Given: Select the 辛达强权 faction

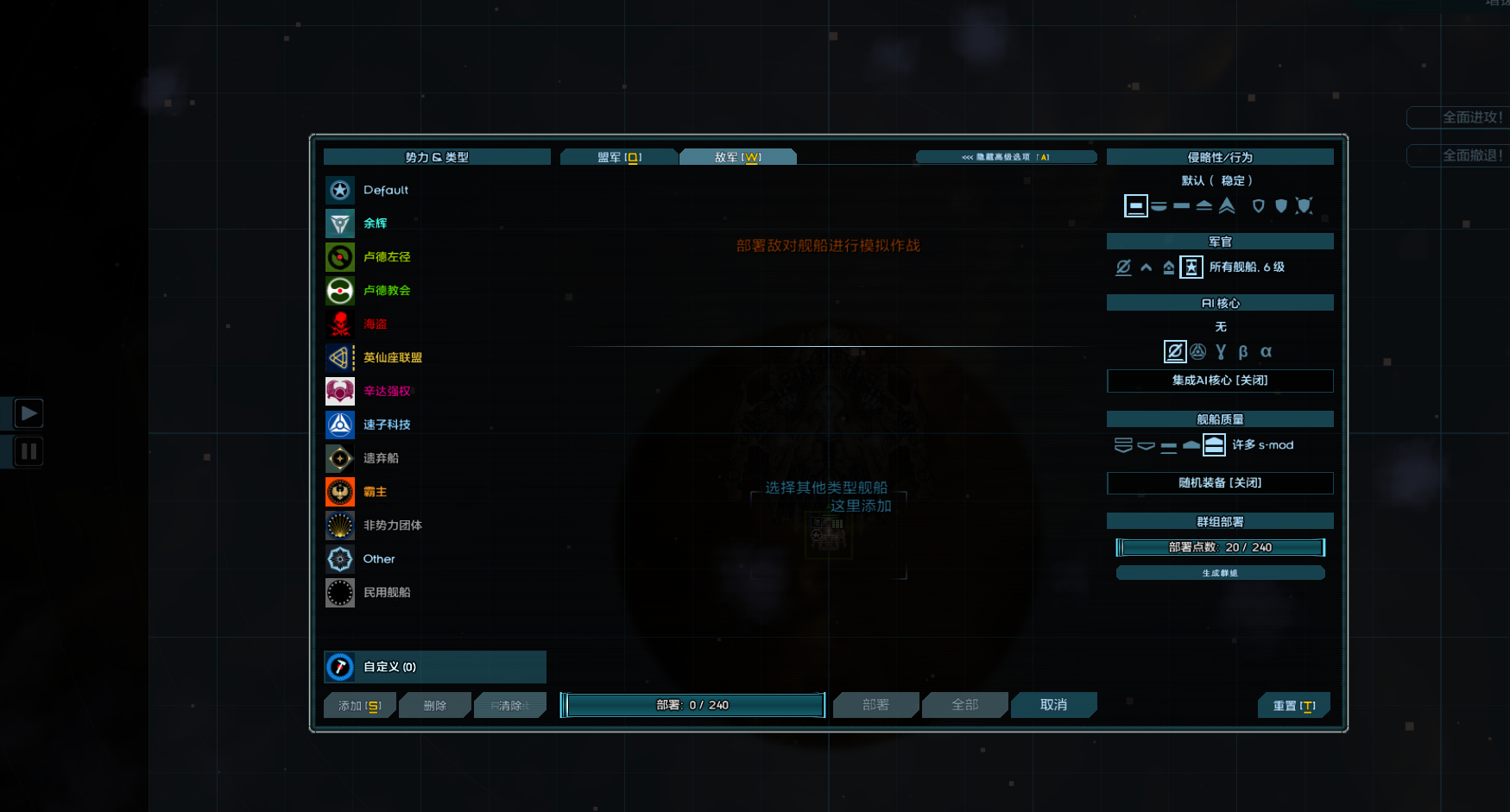Looking at the screenshot, I should 386,391.
